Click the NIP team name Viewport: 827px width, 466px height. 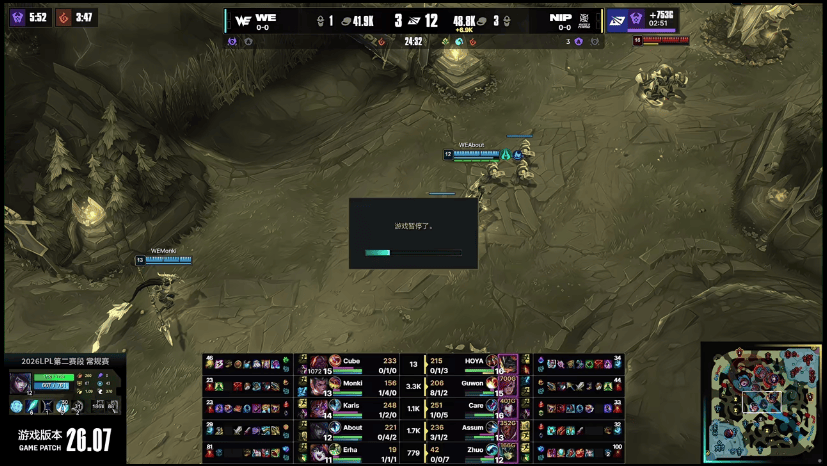561,17
